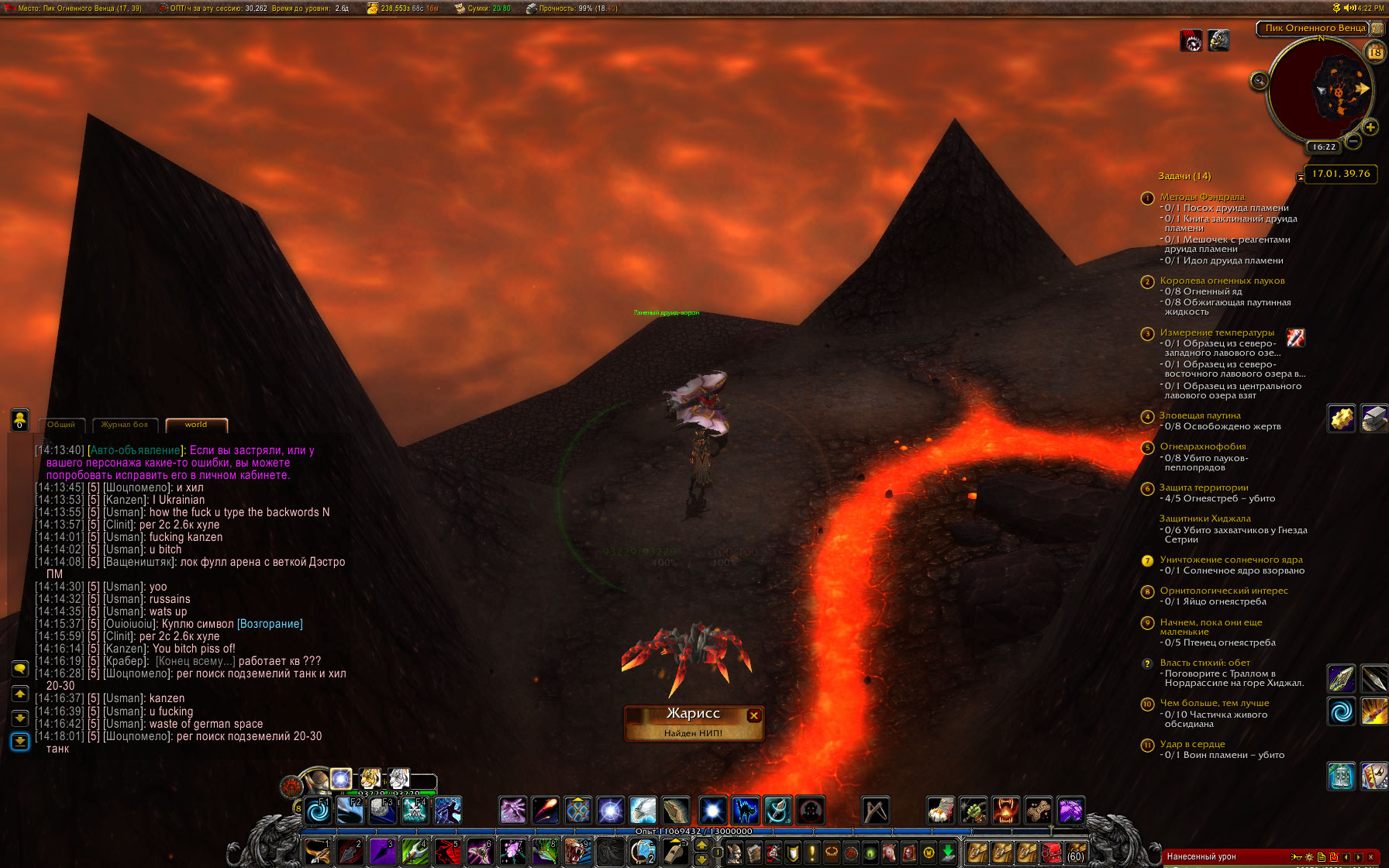Image resolution: width=1389 pixels, height=868 pixels.
Task: Open the Журнал боя chat tab
Action: pyautogui.click(x=125, y=425)
